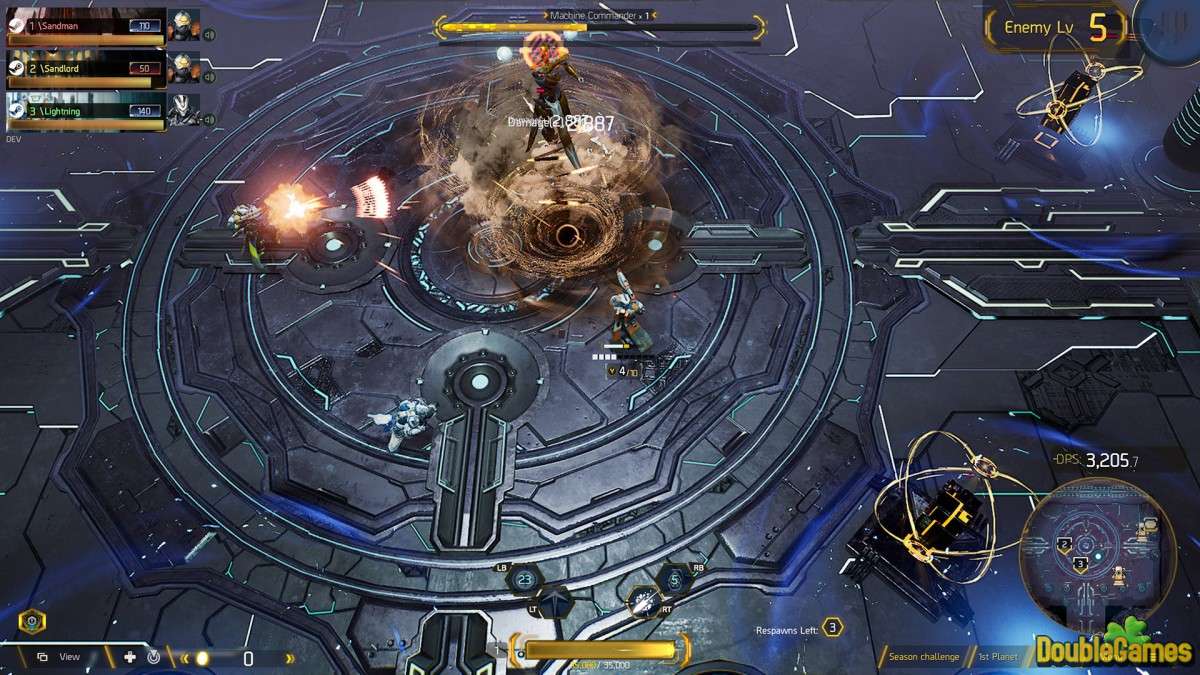Toggle Lightning's voice speaker icon
The height and width of the screenshot is (675, 1200).
[x=210, y=120]
